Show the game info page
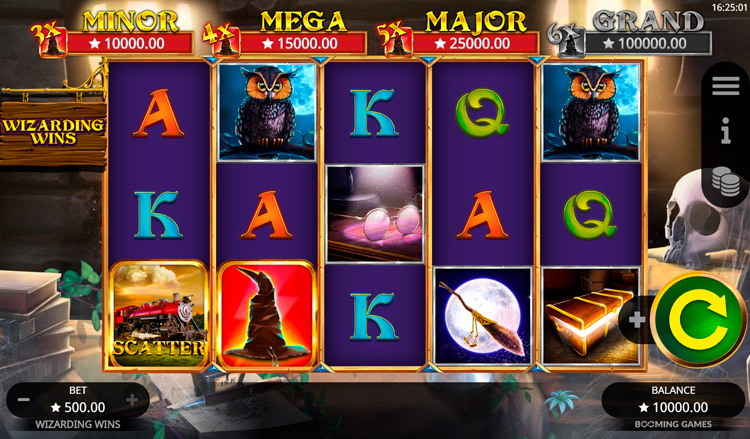The width and height of the screenshot is (750, 439). (x=726, y=131)
